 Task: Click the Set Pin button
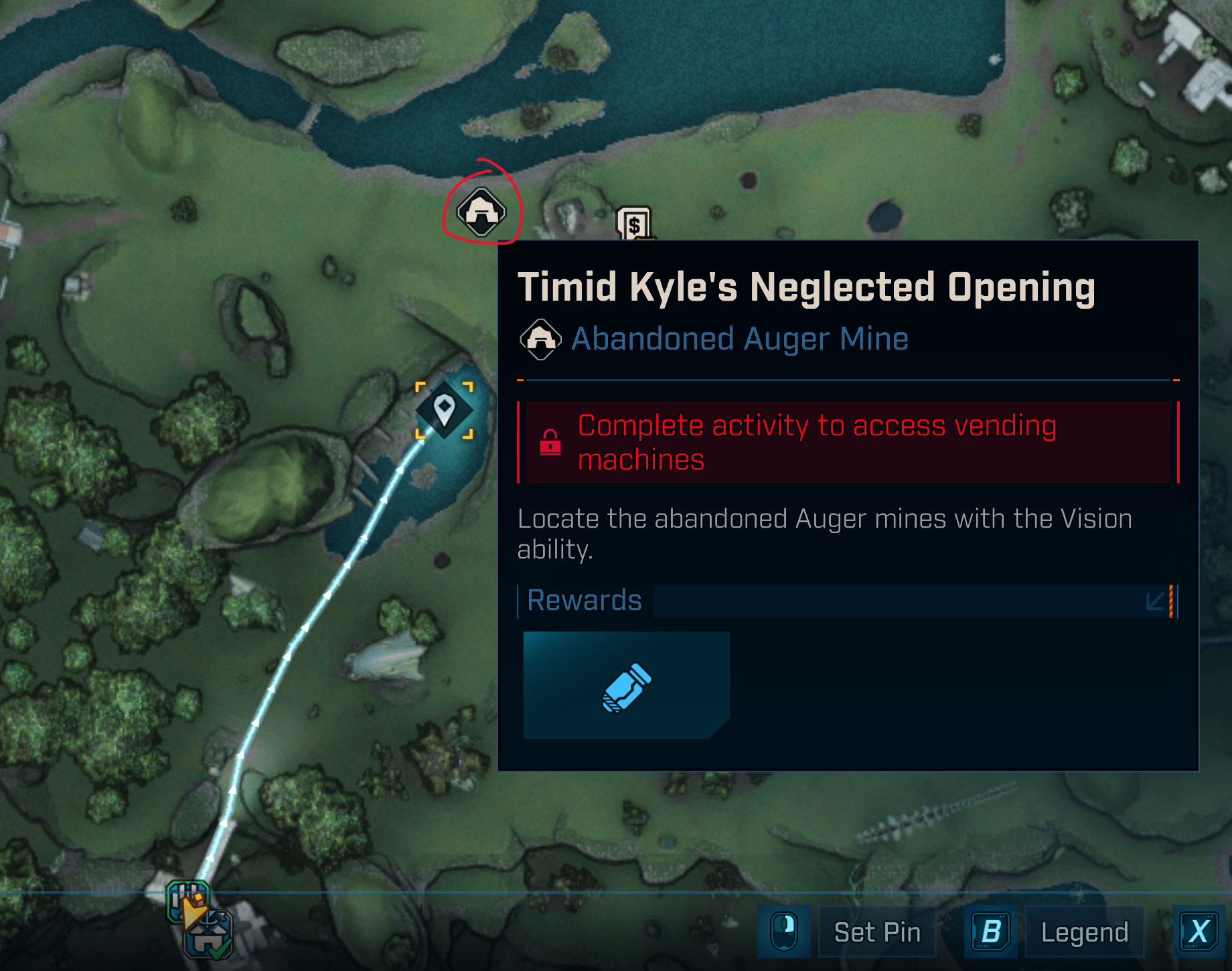[877, 932]
